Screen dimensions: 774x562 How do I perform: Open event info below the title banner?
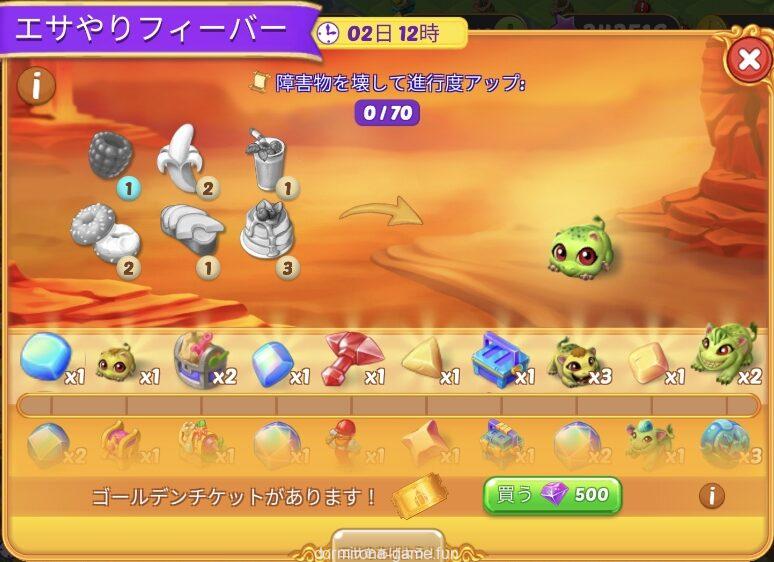(x=37, y=86)
